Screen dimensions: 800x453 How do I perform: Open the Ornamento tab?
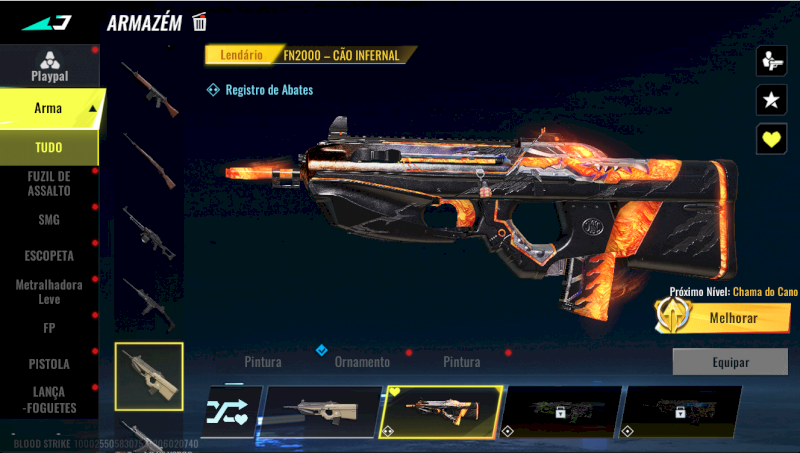(x=362, y=362)
